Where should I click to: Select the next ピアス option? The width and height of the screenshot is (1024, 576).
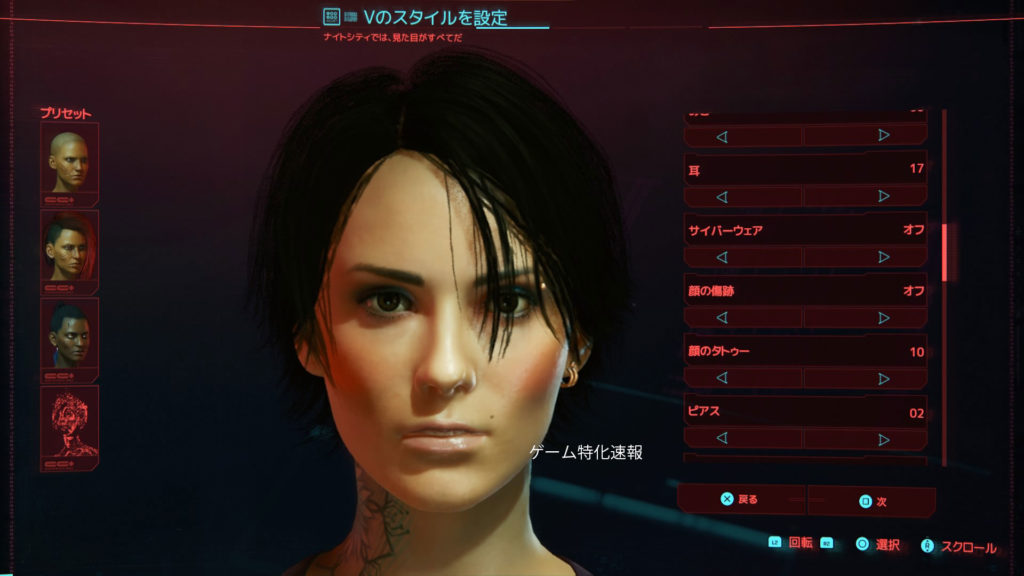point(883,439)
